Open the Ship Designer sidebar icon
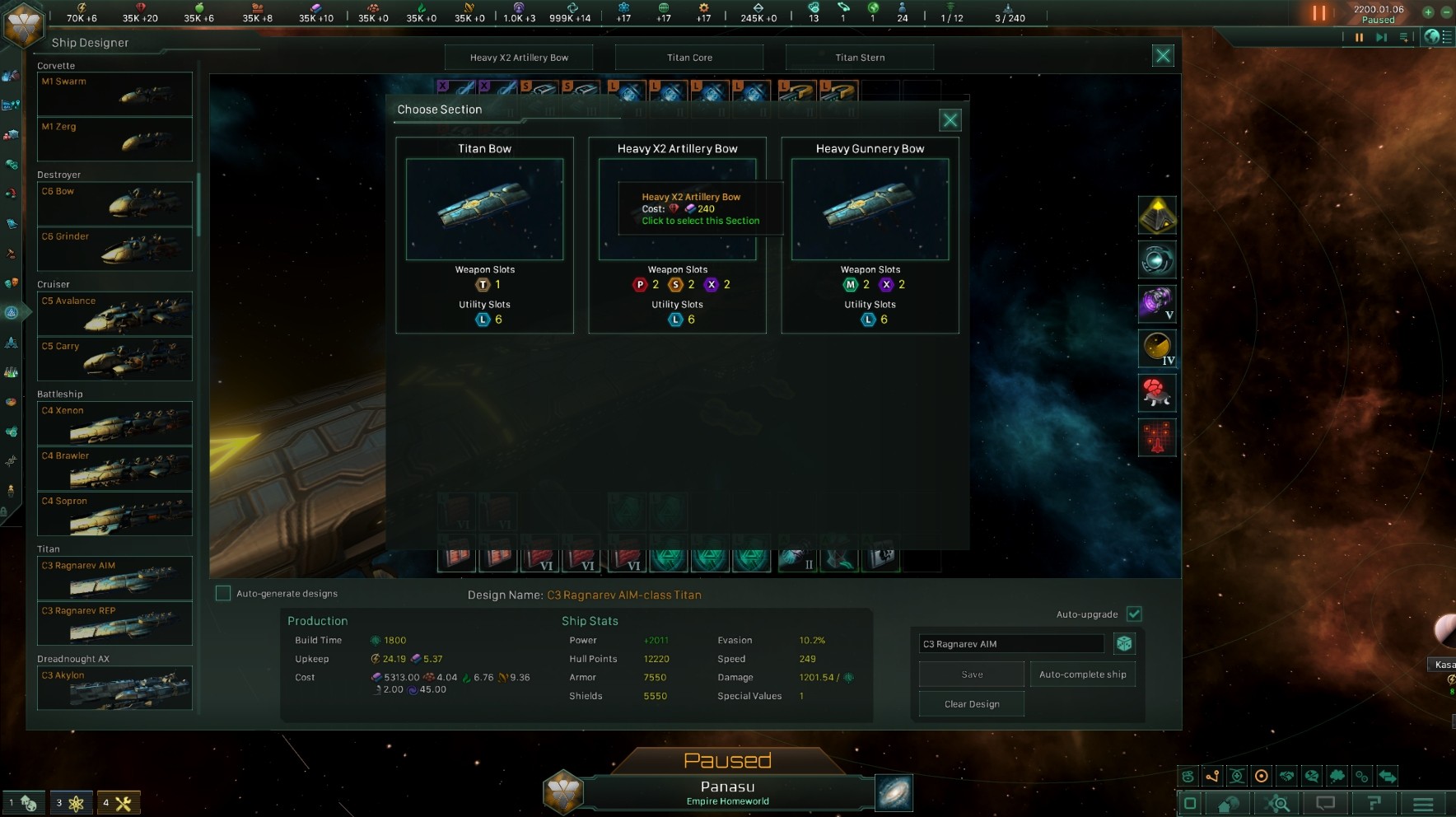This screenshot has width=1456, height=817. [x=11, y=311]
